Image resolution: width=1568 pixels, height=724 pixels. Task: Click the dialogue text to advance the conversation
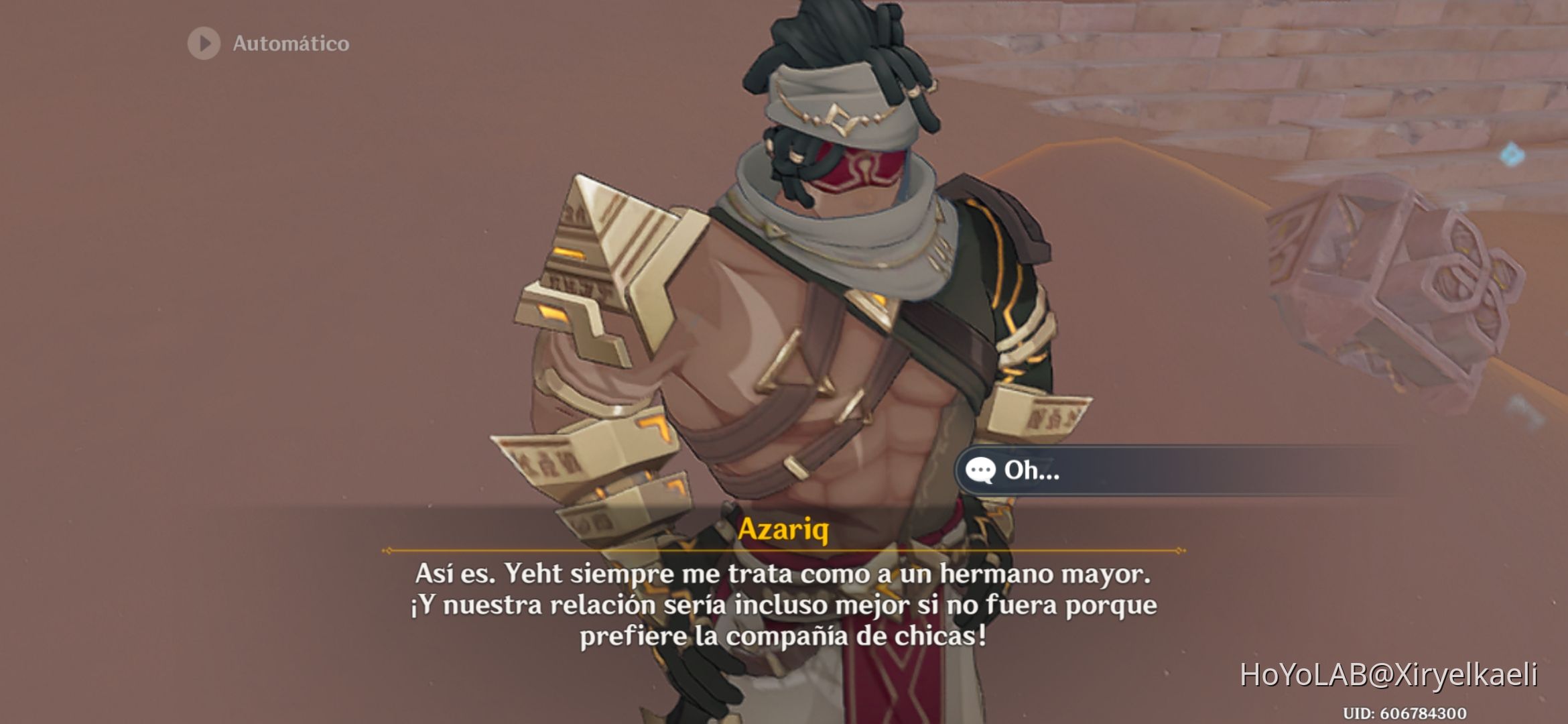(x=784, y=603)
